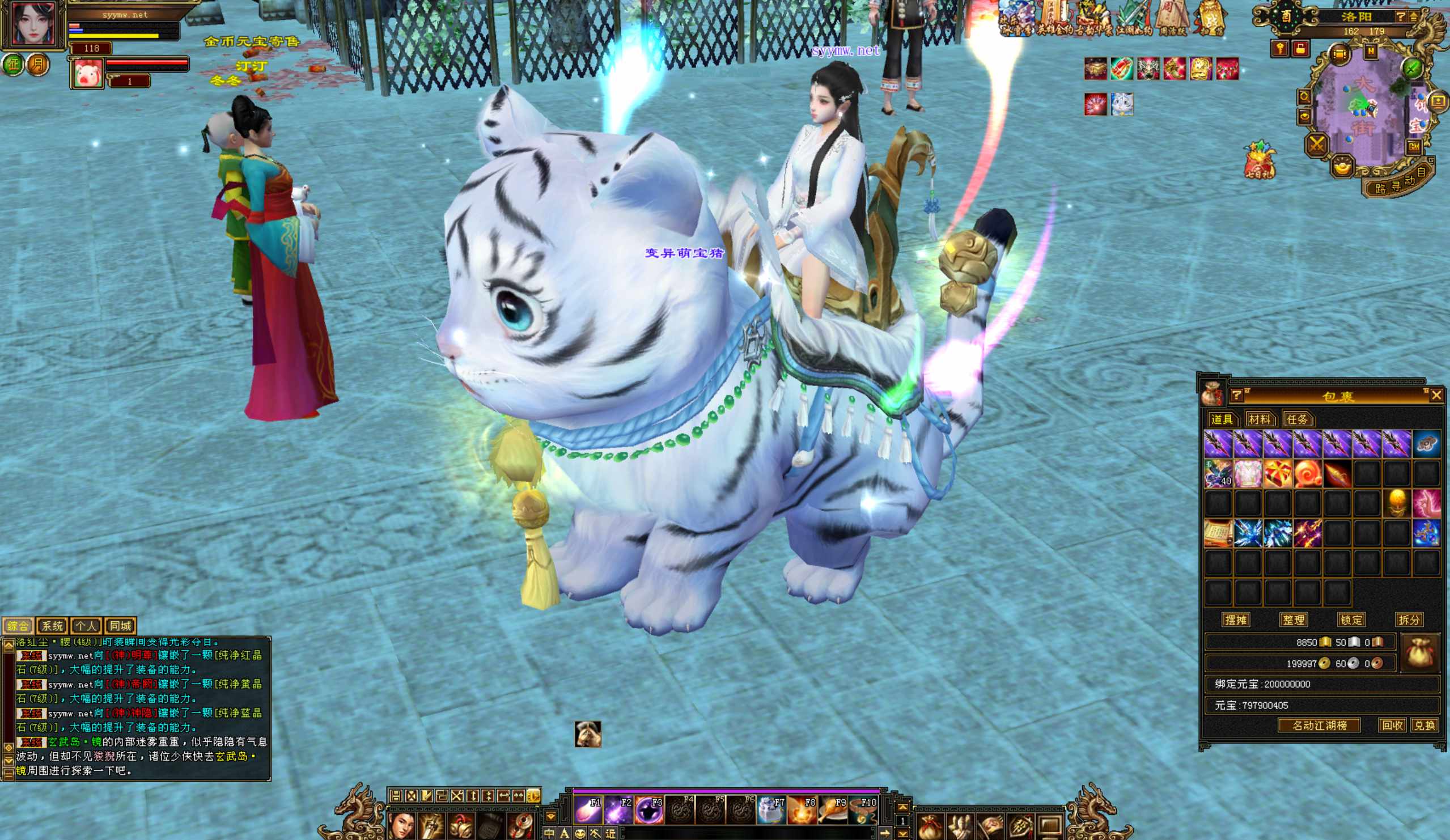This screenshot has height=840, width=1450.
Task: Select the scroll item in the bag
Action: click(x=1218, y=533)
